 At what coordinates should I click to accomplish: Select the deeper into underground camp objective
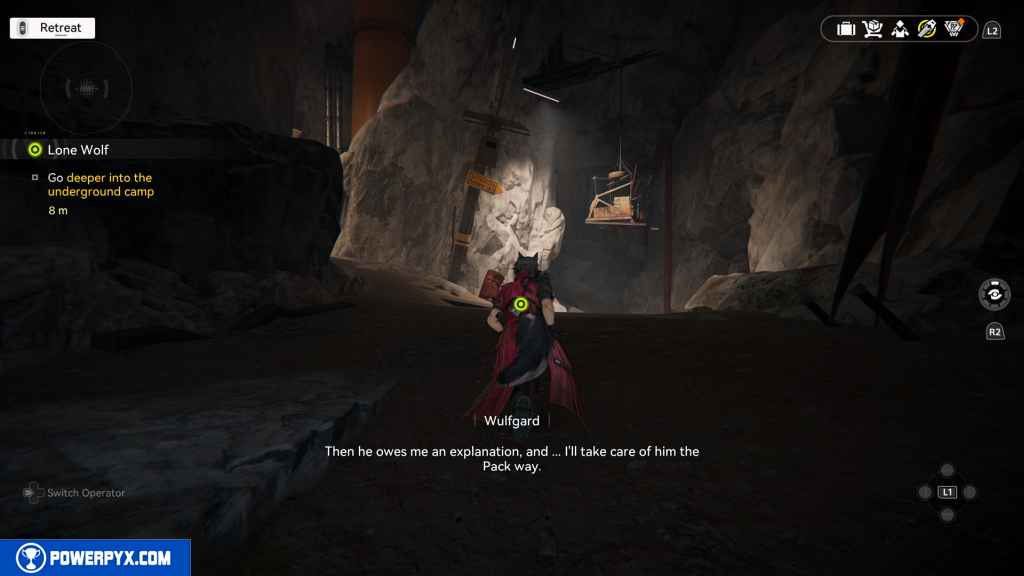coord(100,184)
